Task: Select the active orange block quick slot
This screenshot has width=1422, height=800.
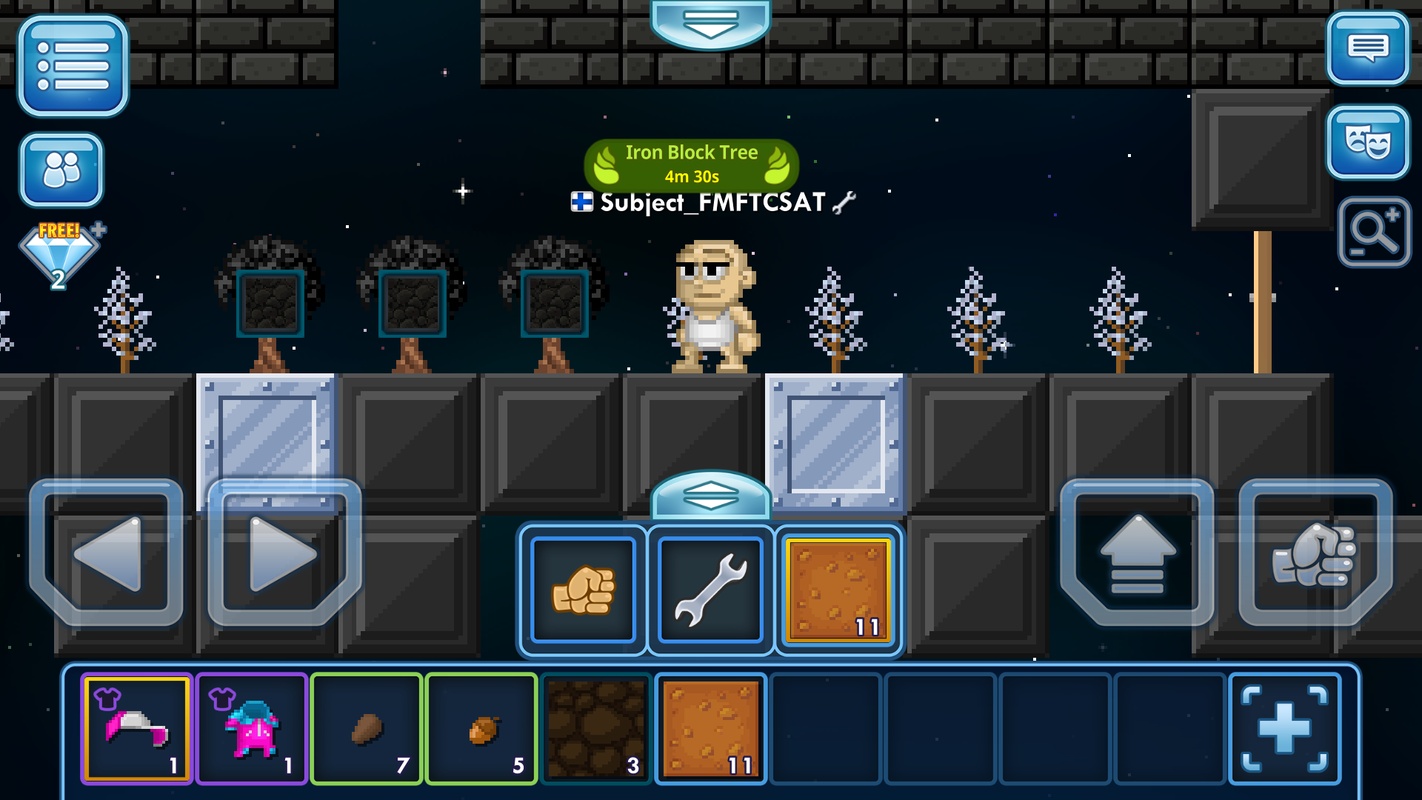Action: click(838, 590)
